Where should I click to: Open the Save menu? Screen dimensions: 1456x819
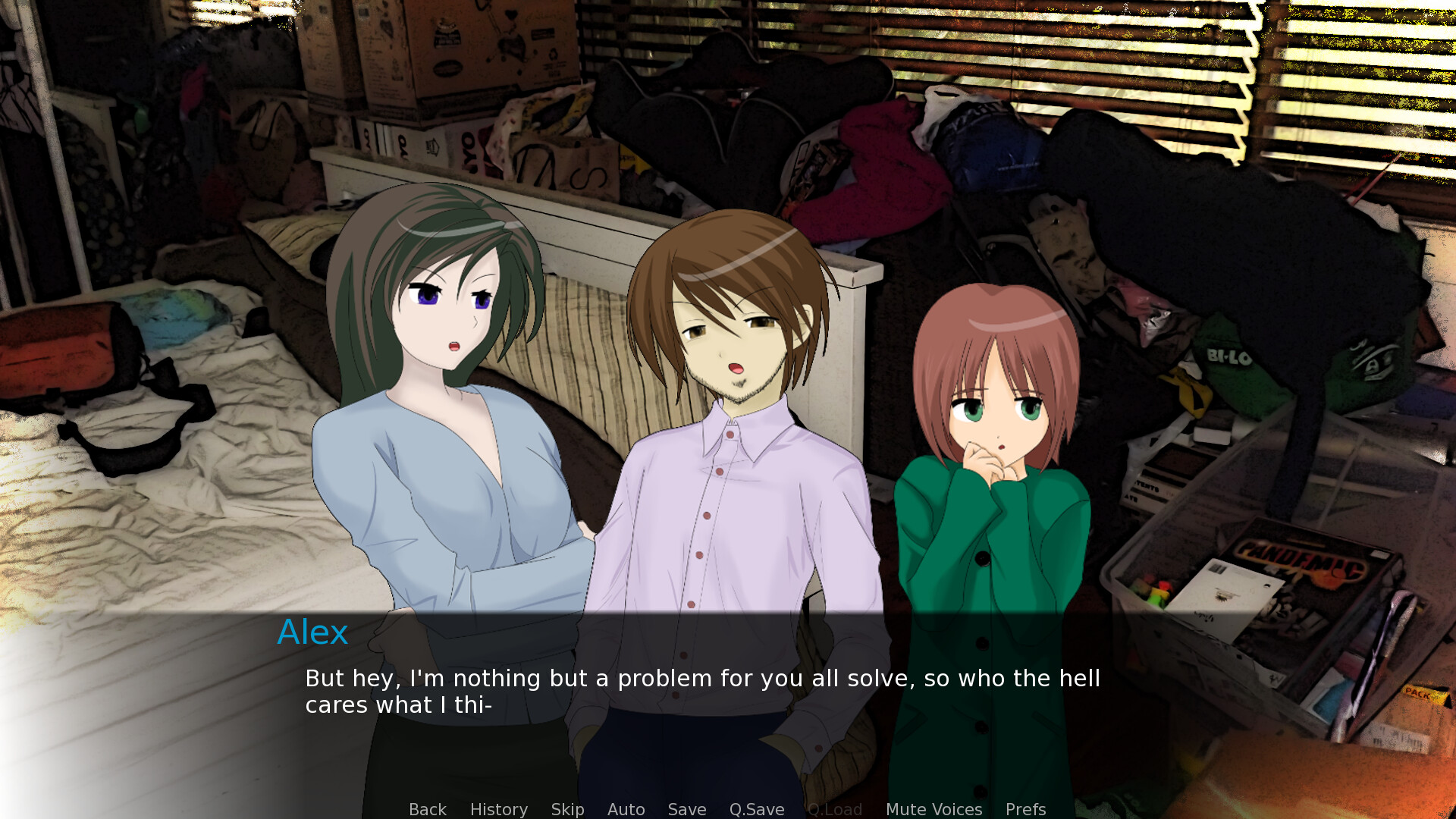(686, 809)
